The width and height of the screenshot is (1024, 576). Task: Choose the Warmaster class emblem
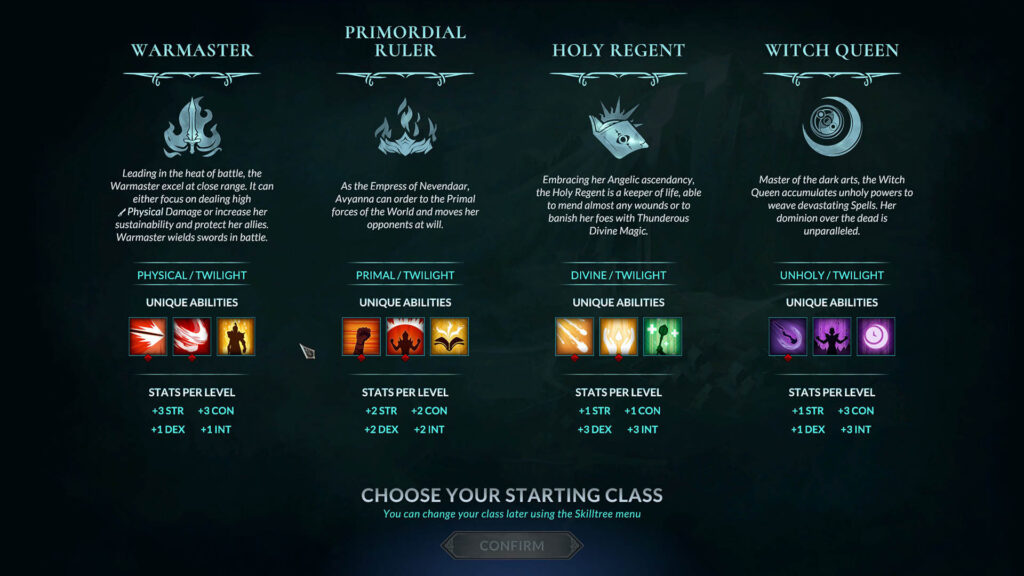click(x=191, y=127)
